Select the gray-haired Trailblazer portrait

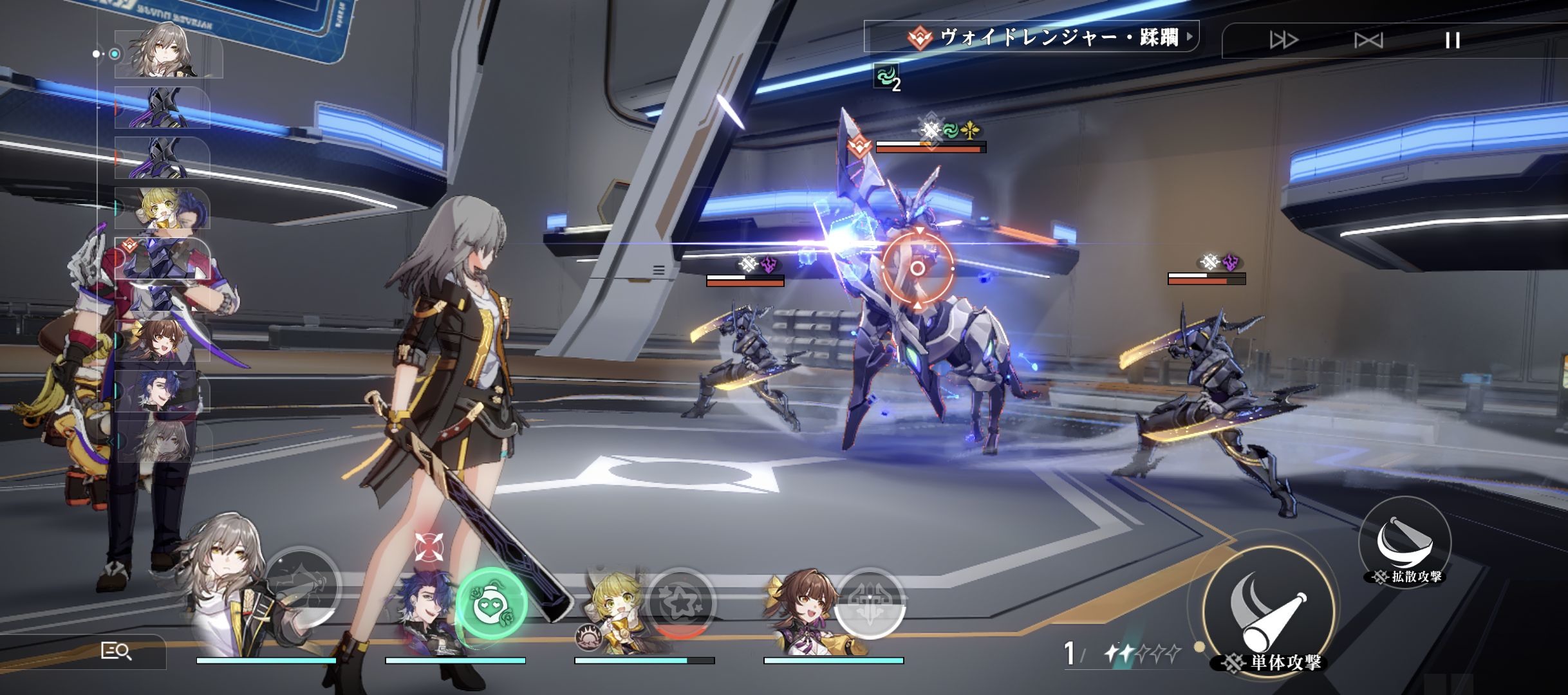(225, 579)
